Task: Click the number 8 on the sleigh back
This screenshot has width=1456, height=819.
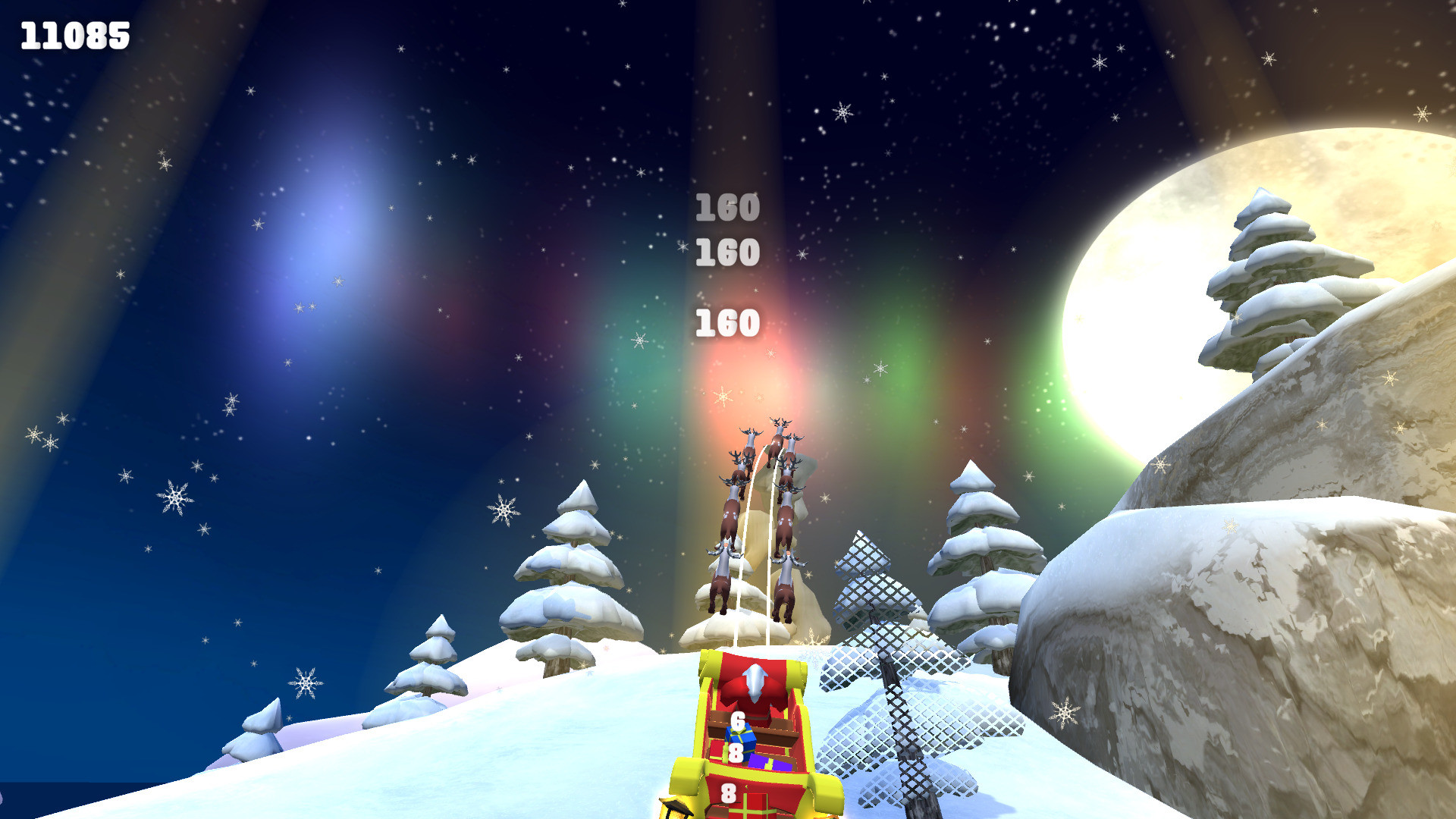Action: (x=728, y=794)
